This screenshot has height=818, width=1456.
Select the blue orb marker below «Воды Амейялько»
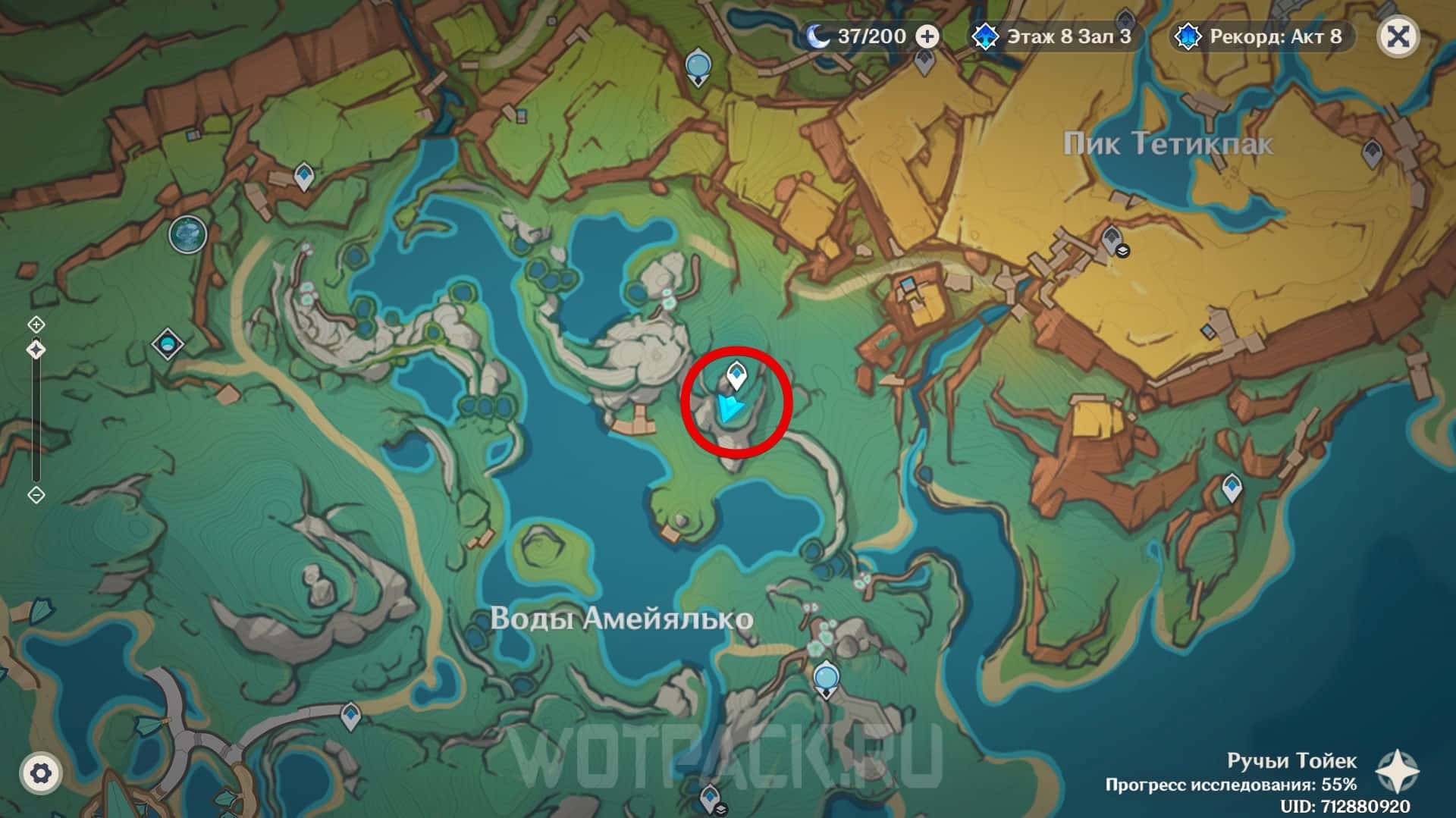coord(825,677)
